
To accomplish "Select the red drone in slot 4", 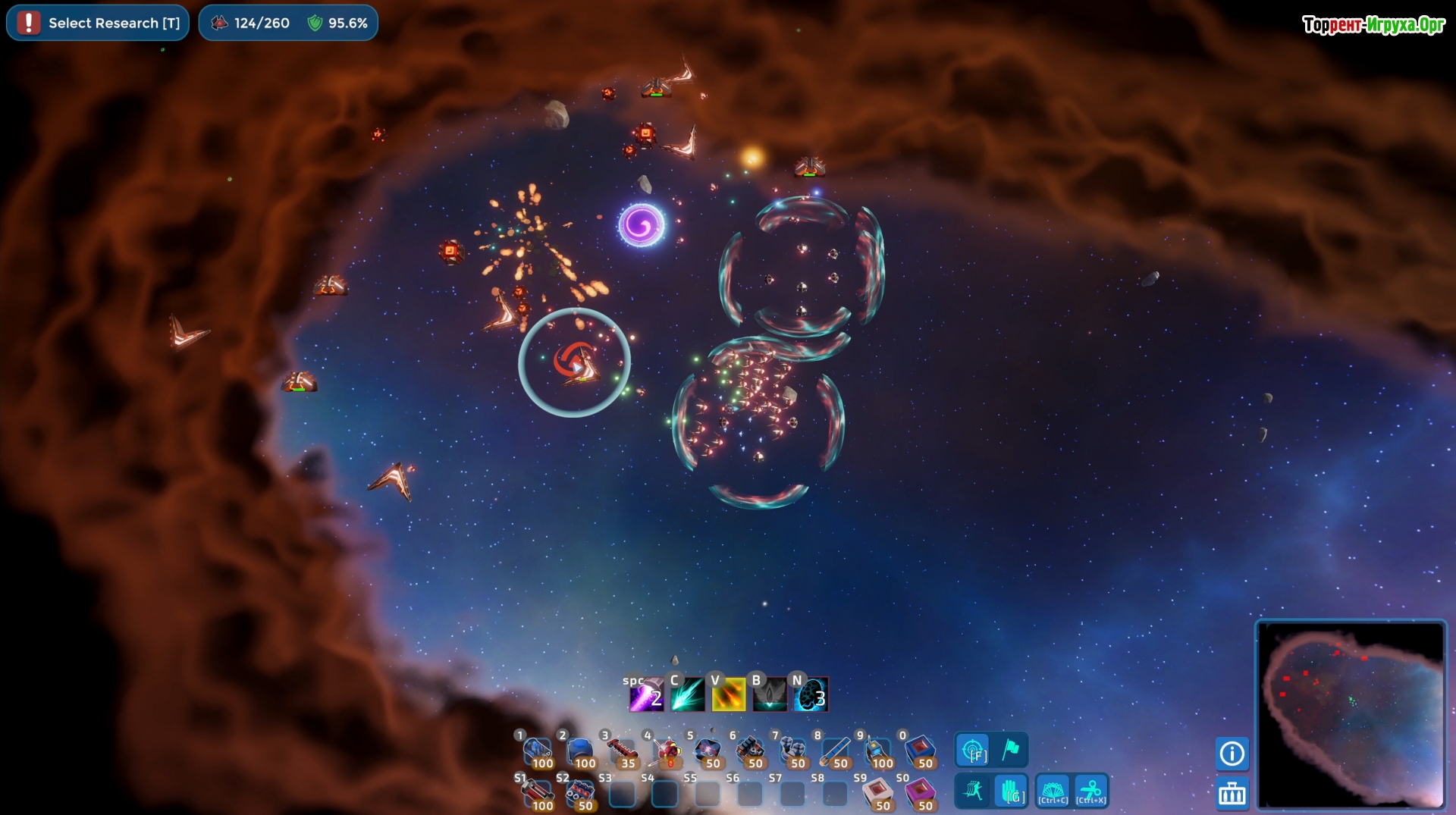I will click(666, 751).
